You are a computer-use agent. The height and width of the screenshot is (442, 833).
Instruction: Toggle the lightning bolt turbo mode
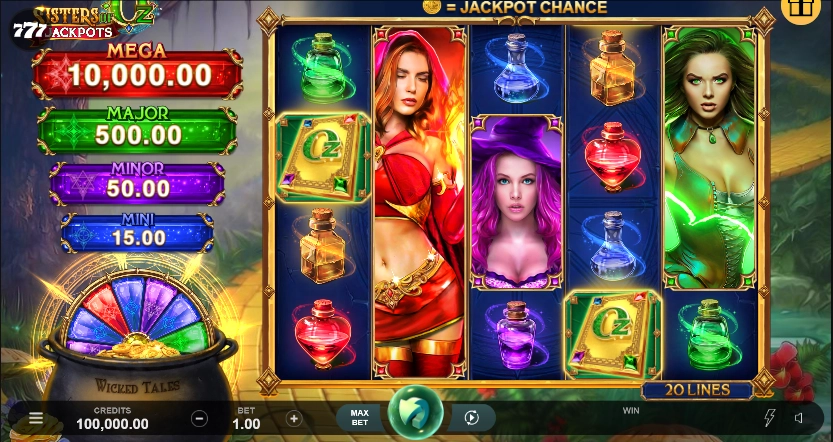pyautogui.click(x=770, y=418)
